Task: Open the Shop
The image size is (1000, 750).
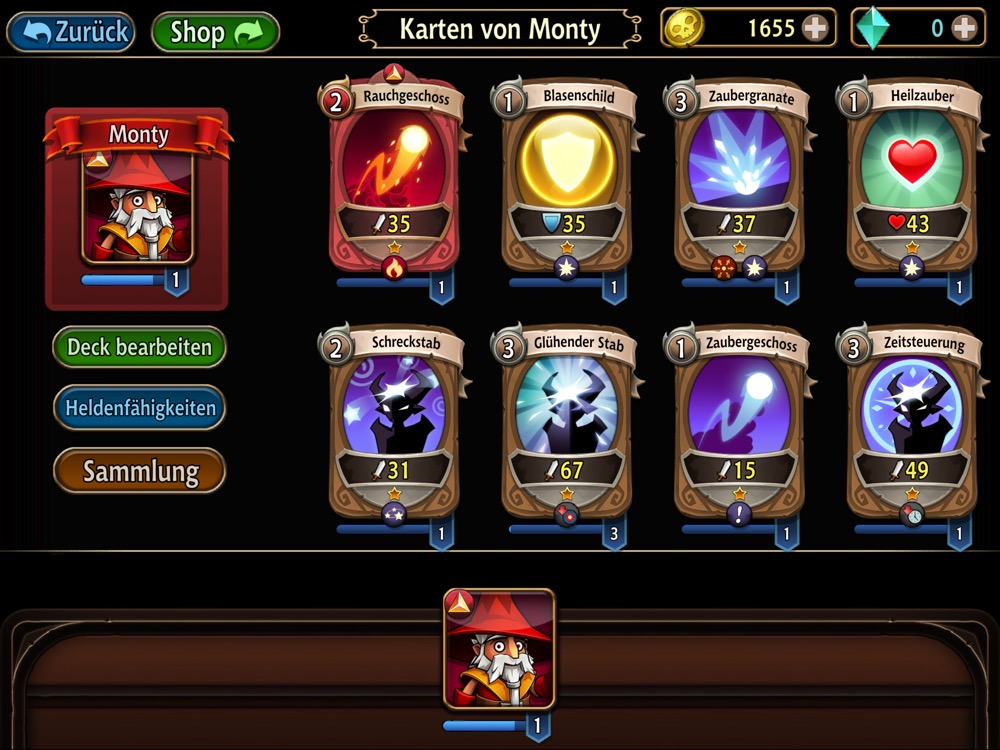Action: click(214, 31)
